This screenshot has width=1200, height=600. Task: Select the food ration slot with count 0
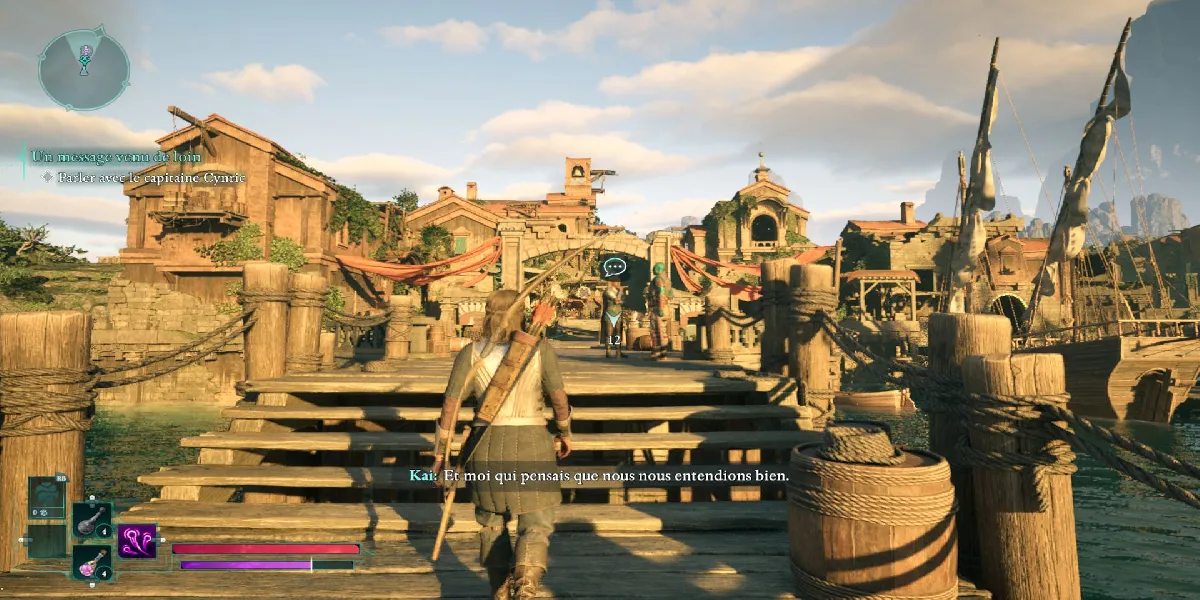46,498
